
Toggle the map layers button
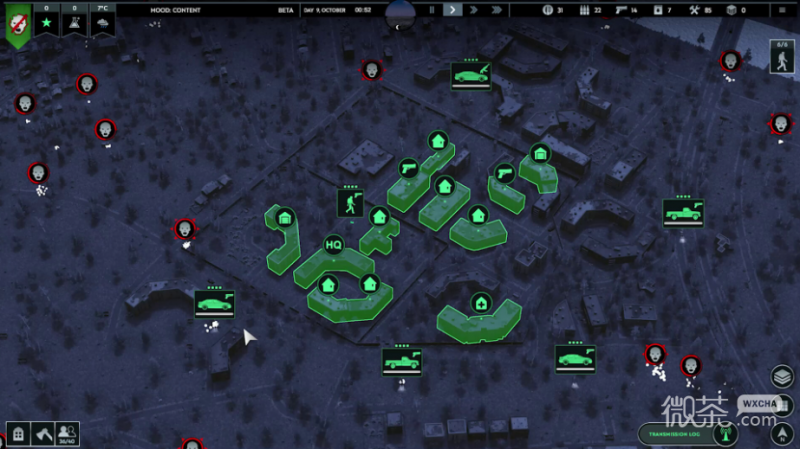(x=781, y=377)
